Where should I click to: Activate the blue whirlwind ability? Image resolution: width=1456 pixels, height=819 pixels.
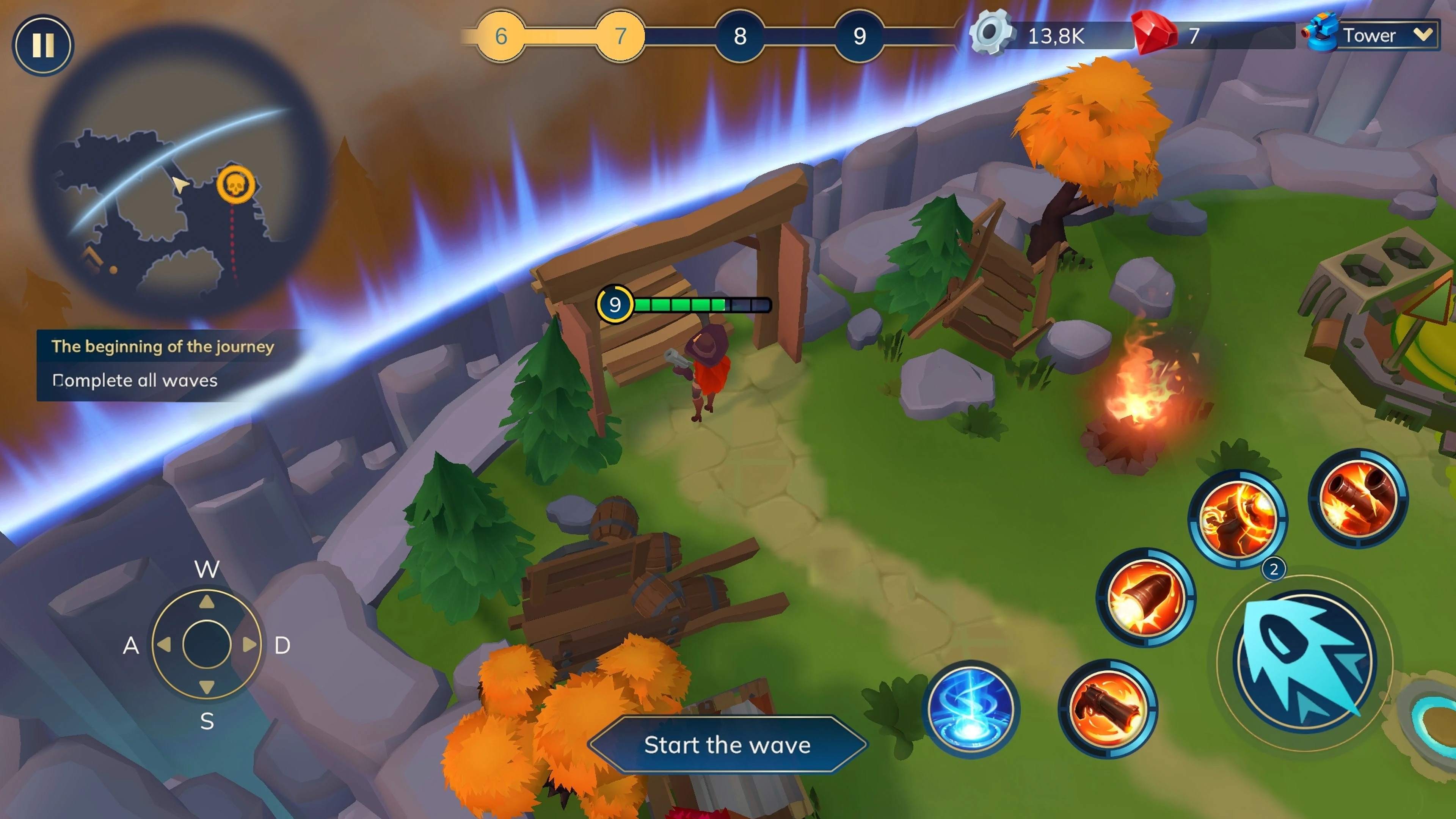[x=971, y=709]
